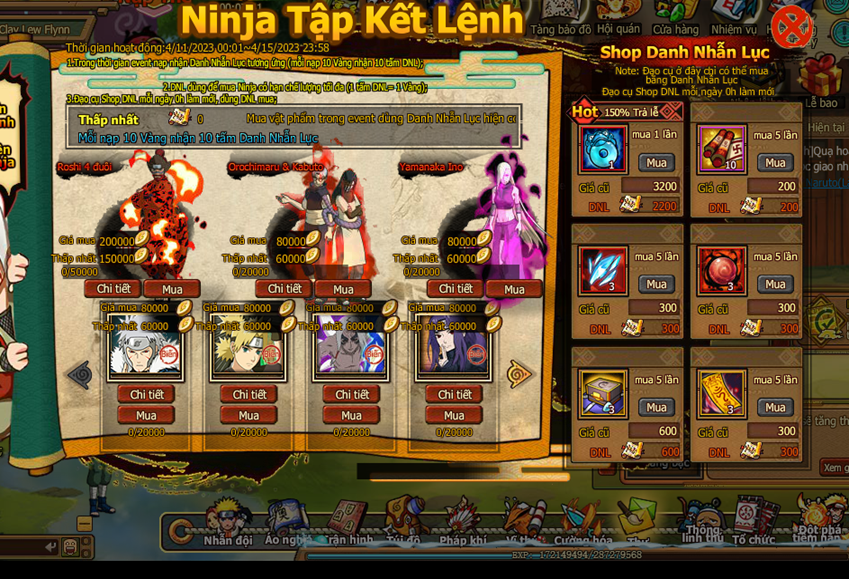The width and height of the screenshot is (849, 579).
Task: Select the yellow talisman item icon
Action: pos(721,393)
